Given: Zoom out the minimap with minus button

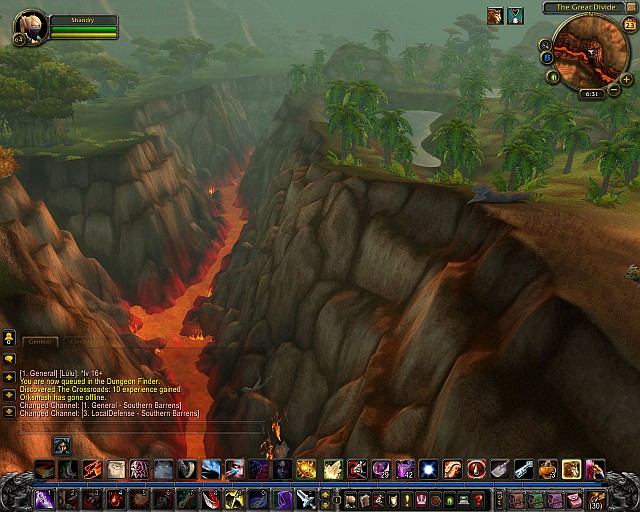Looking at the screenshot, I should tap(613, 91).
